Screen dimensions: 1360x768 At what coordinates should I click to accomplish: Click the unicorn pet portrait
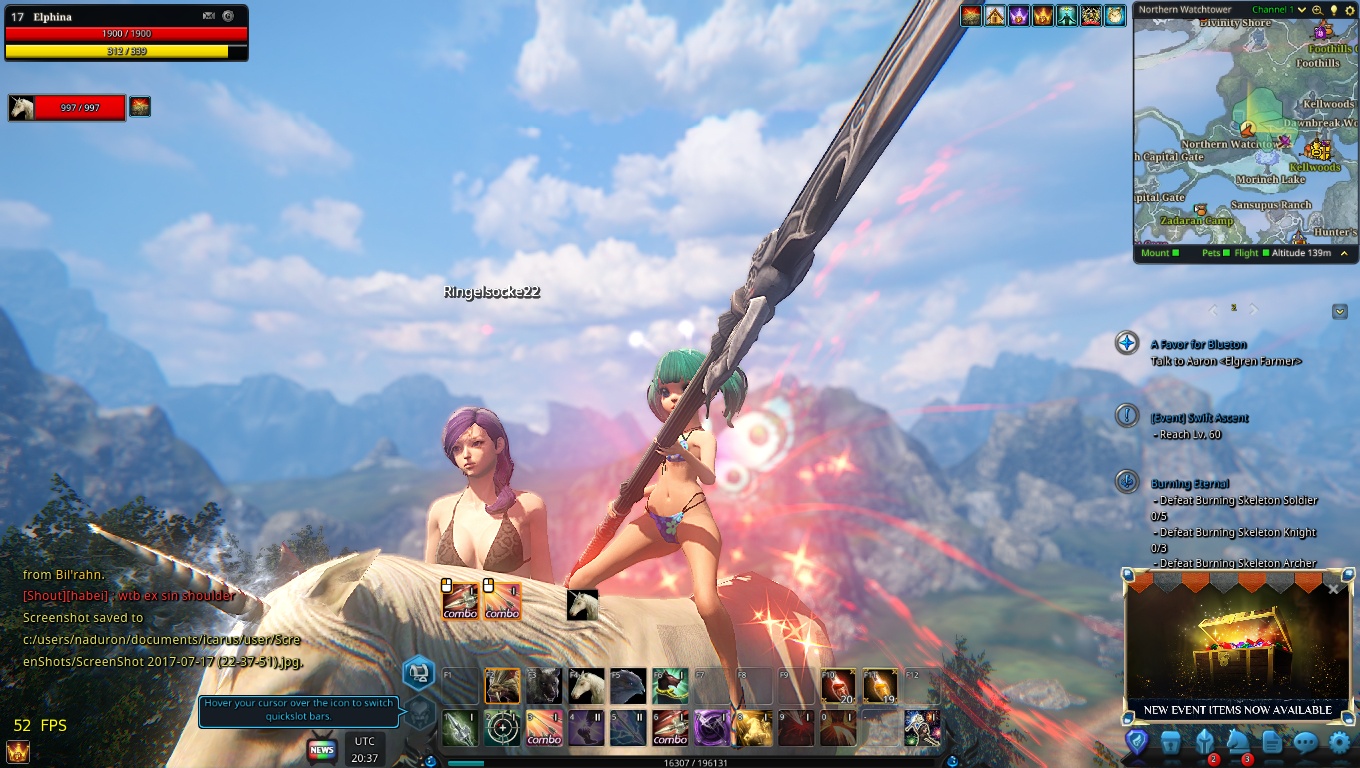(22, 107)
